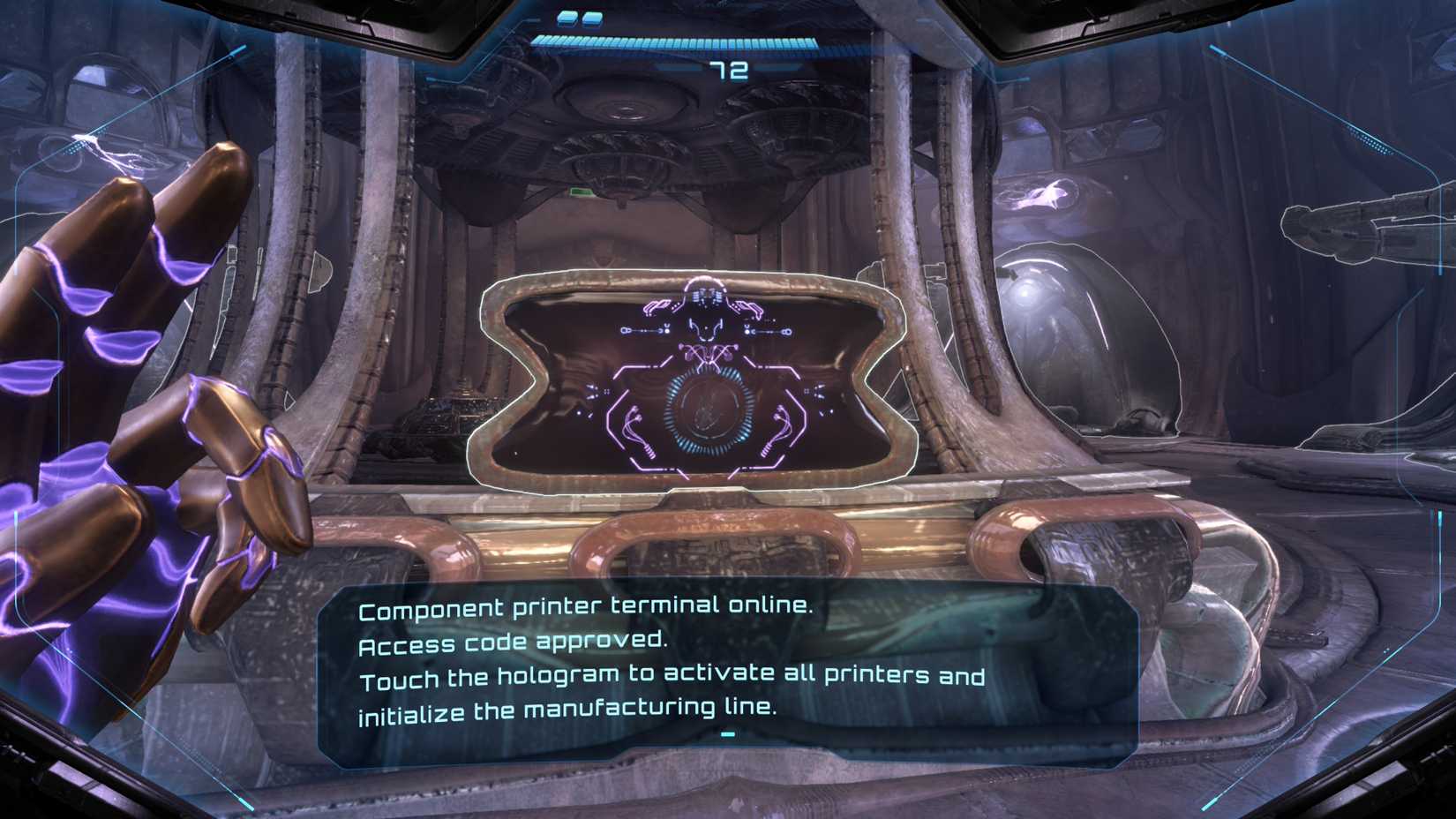Touch the creature head emblem on the hologram
The width and height of the screenshot is (1456, 819).
click(x=706, y=329)
